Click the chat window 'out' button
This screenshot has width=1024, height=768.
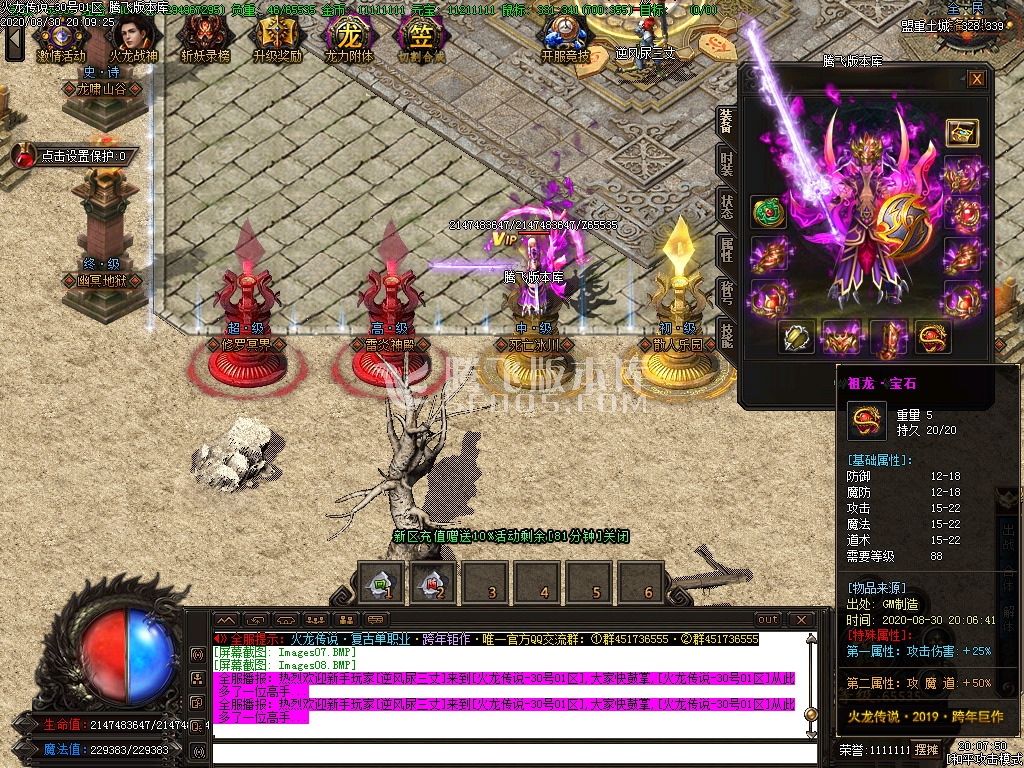click(768, 620)
